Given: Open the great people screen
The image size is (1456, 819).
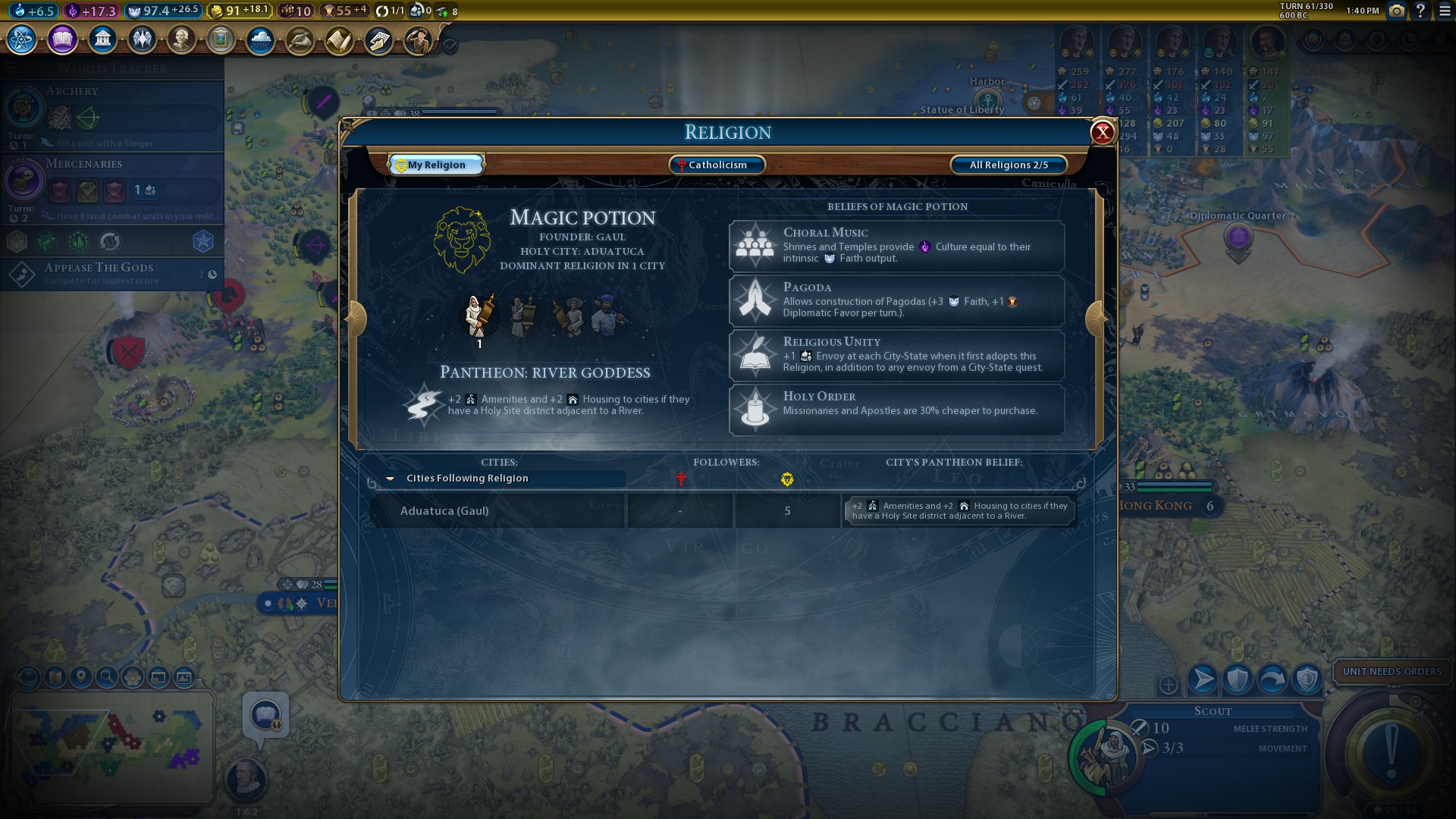Looking at the screenshot, I should tap(181, 39).
